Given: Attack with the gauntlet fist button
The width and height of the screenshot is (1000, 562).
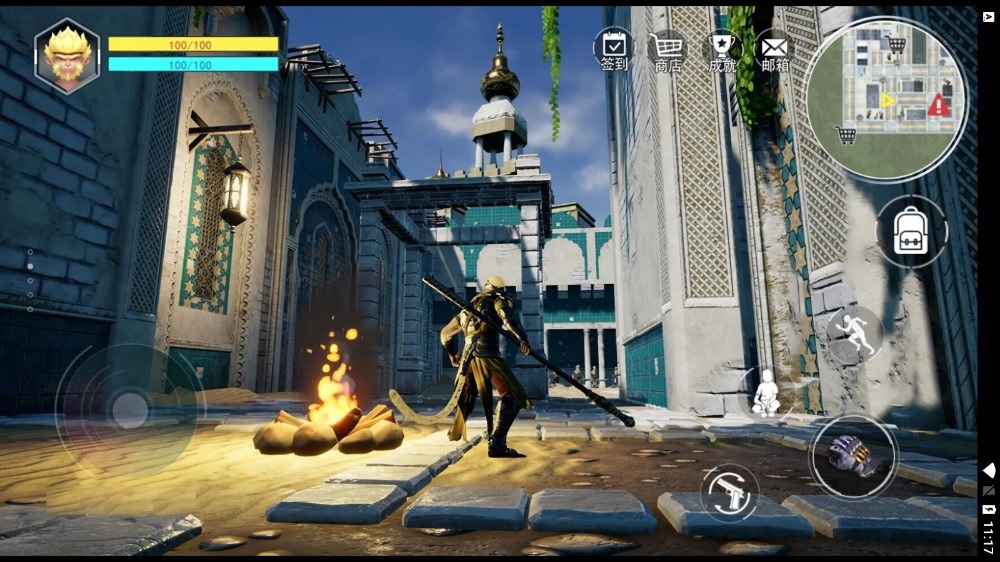Looking at the screenshot, I should coord(852,456).
